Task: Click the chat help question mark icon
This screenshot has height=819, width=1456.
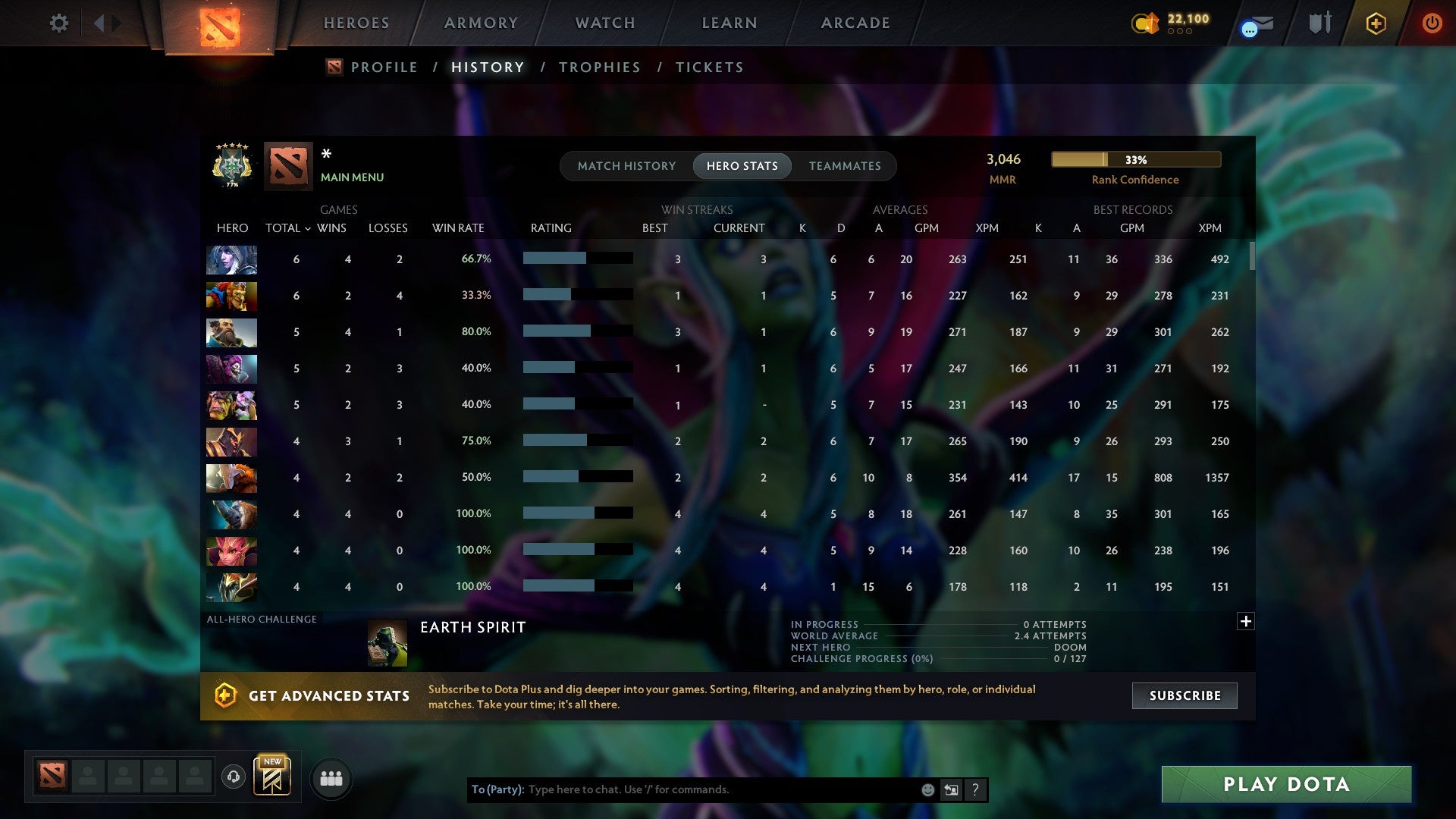Action: pos(976,789)
